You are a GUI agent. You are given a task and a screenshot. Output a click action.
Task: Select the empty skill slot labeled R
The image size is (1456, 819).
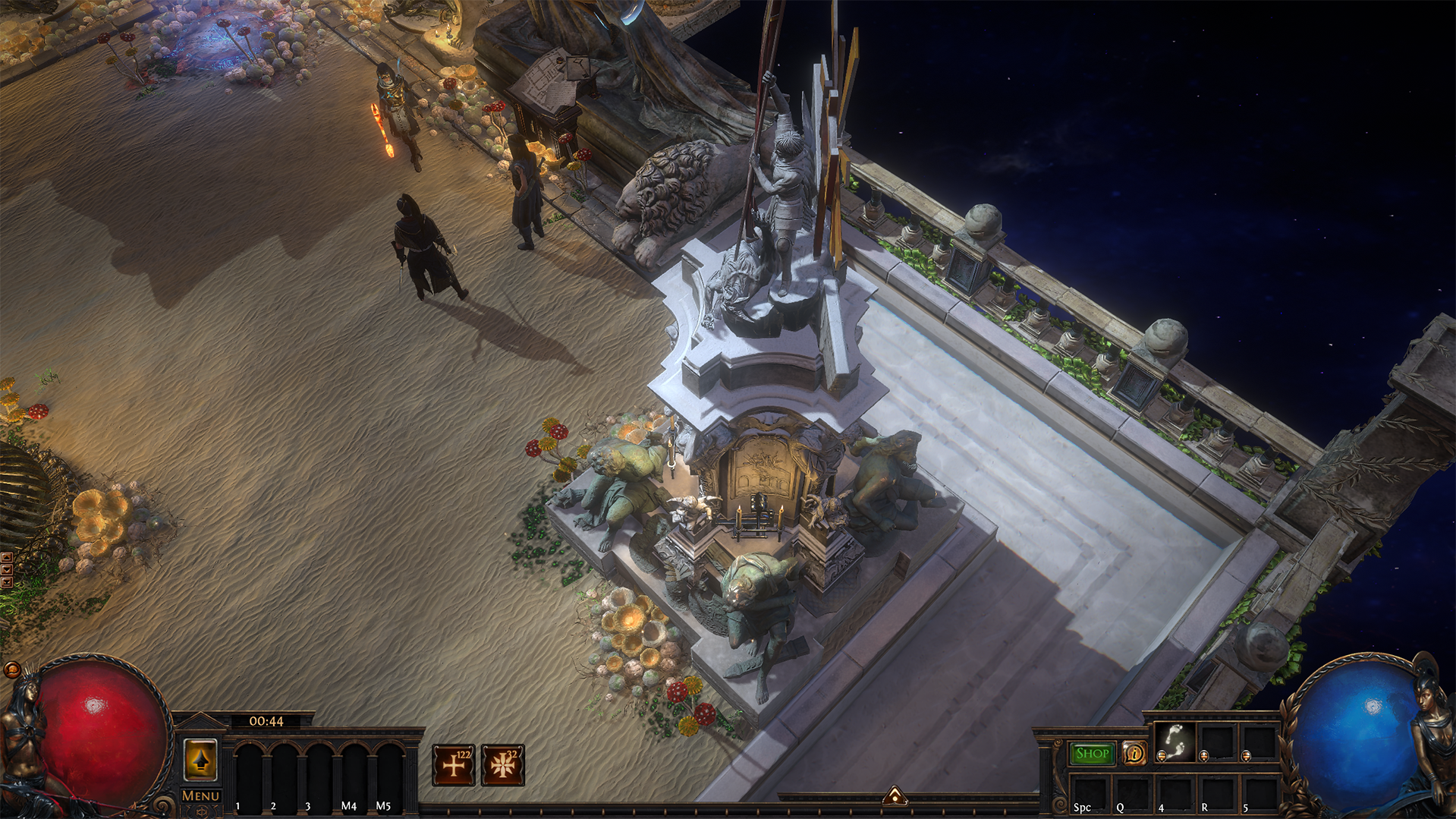[1216, 793]
